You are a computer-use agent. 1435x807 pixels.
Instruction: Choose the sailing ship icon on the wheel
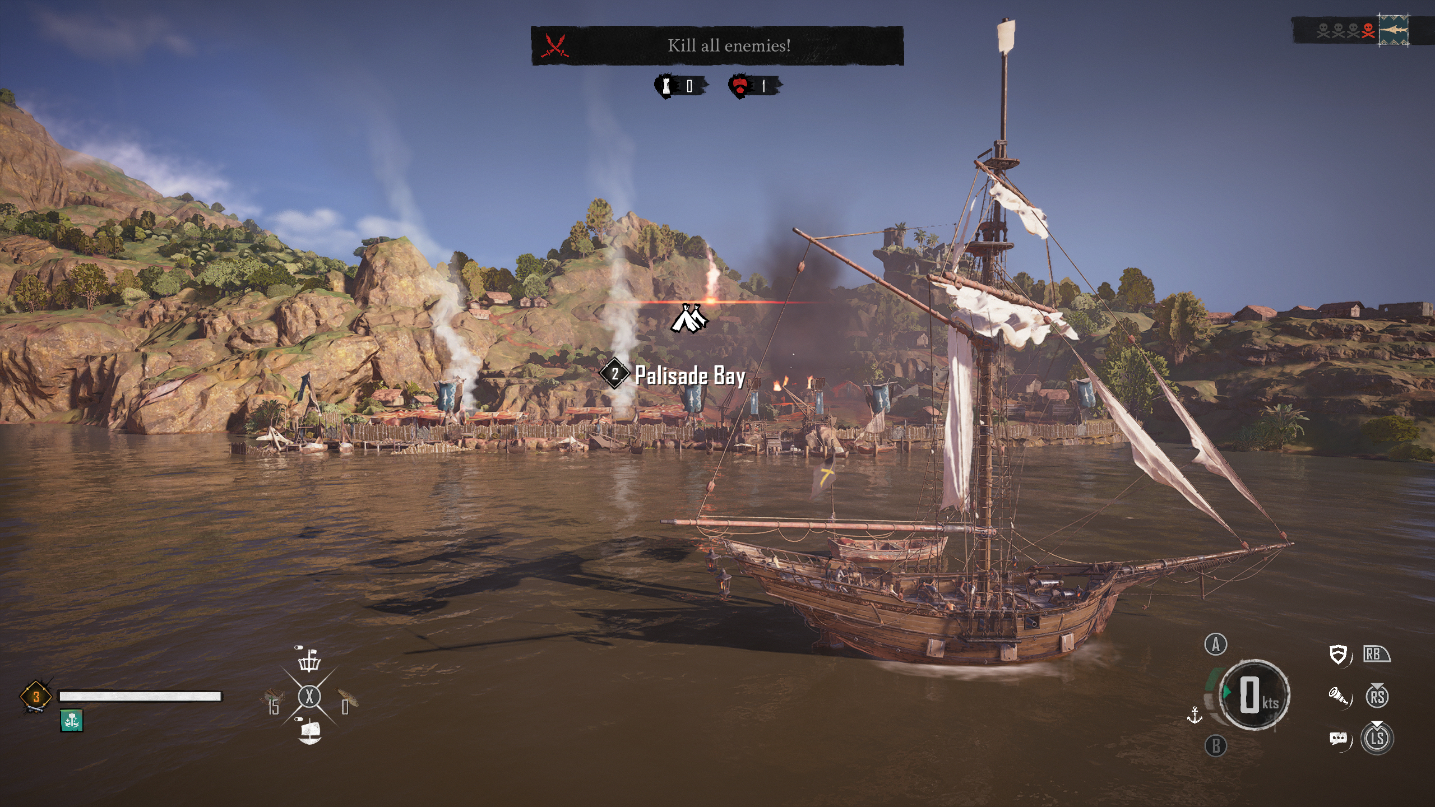[310, 733]
